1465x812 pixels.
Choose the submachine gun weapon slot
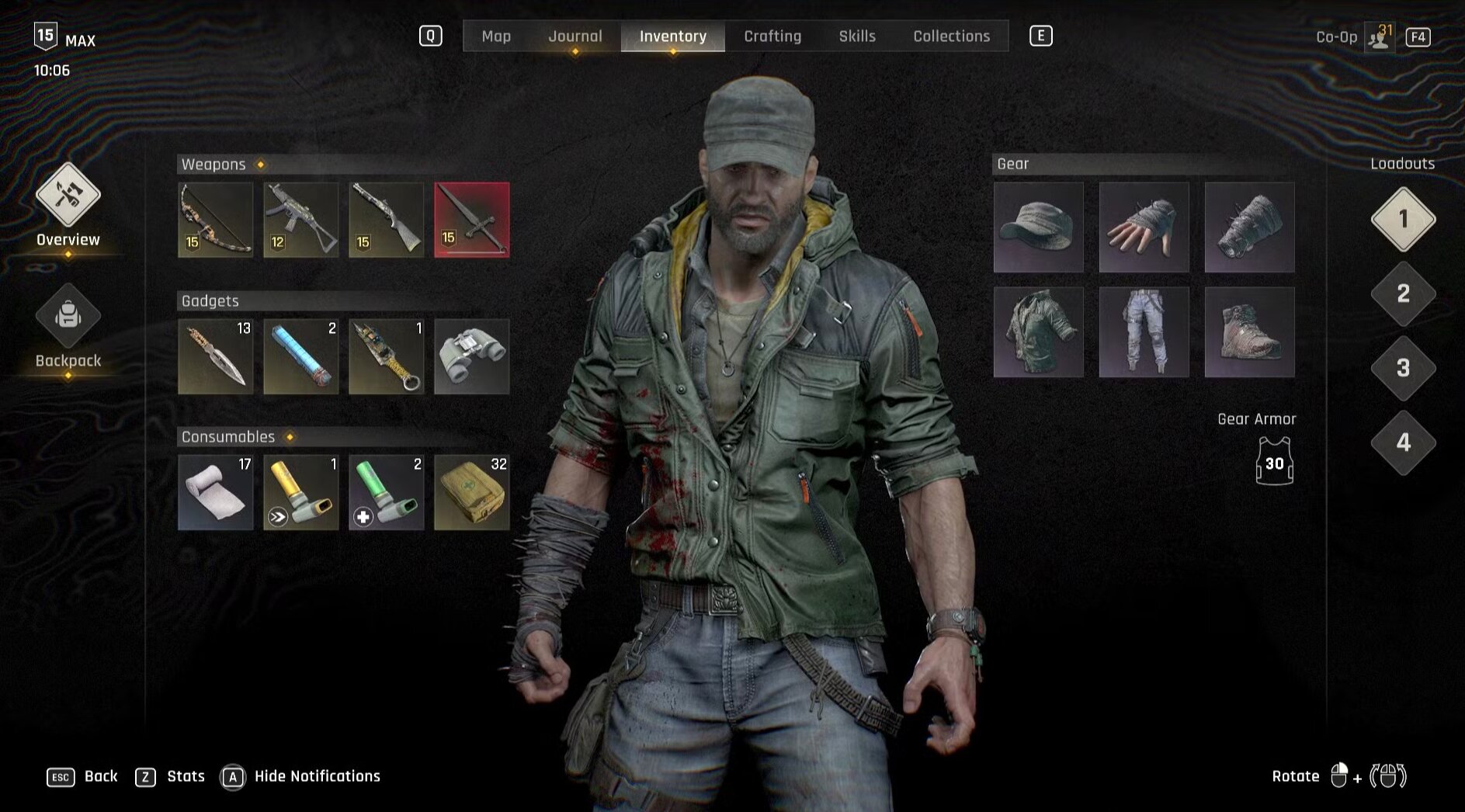(301, 220)
